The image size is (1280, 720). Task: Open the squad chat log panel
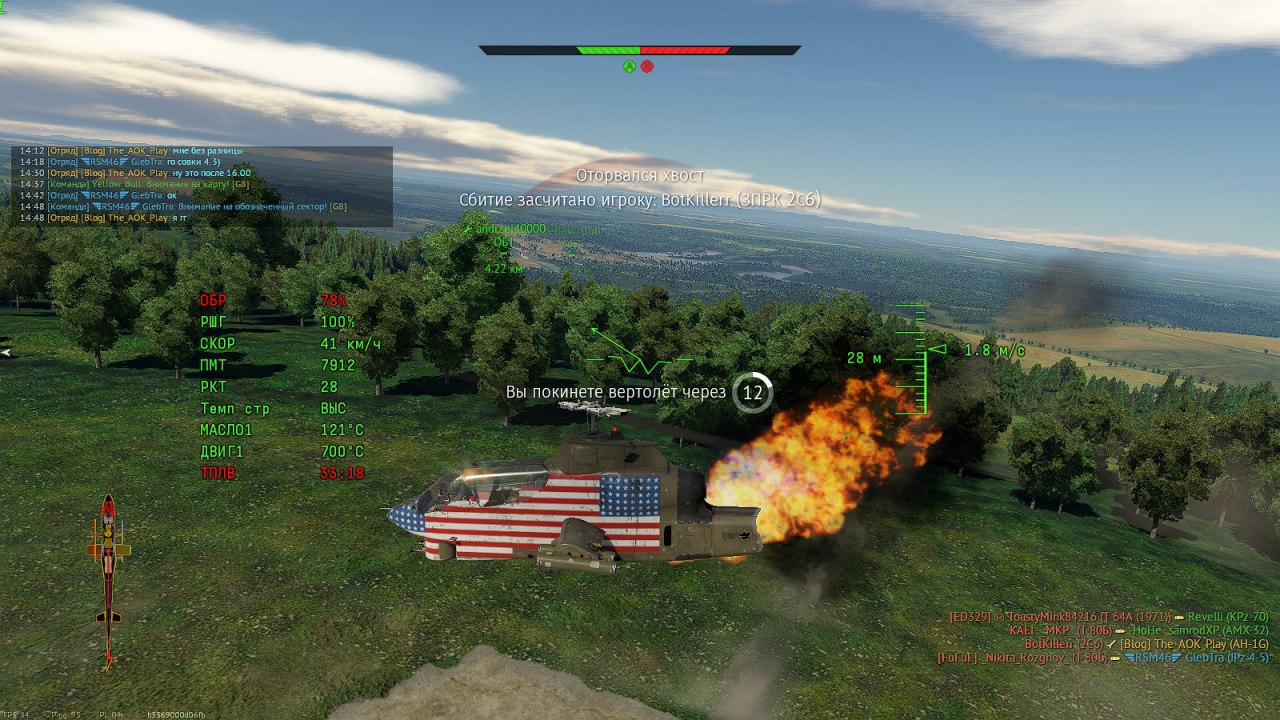tap(201, 185)
